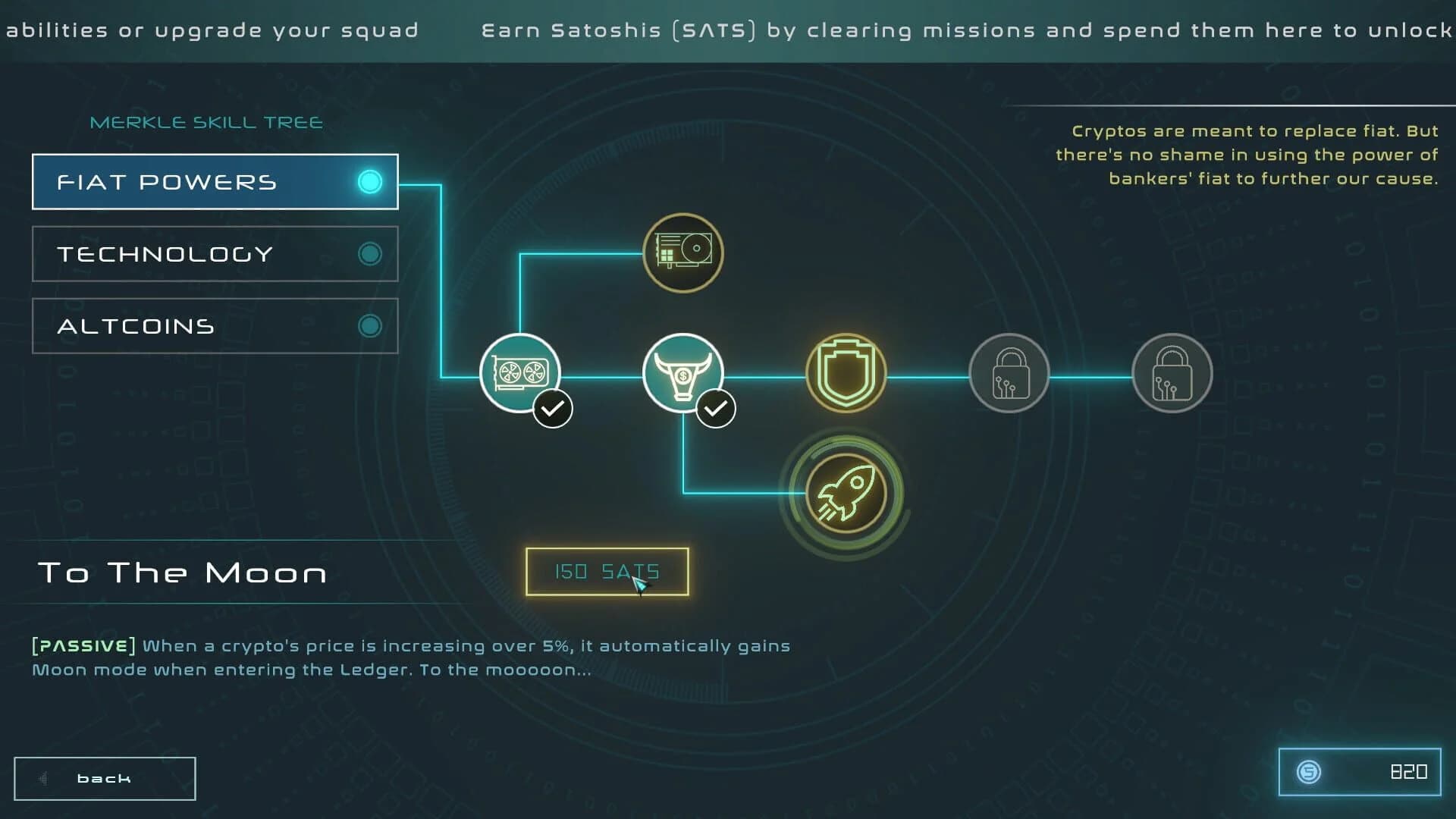
Task: Open the gold mining card skill node
Action: coord(682,253)
